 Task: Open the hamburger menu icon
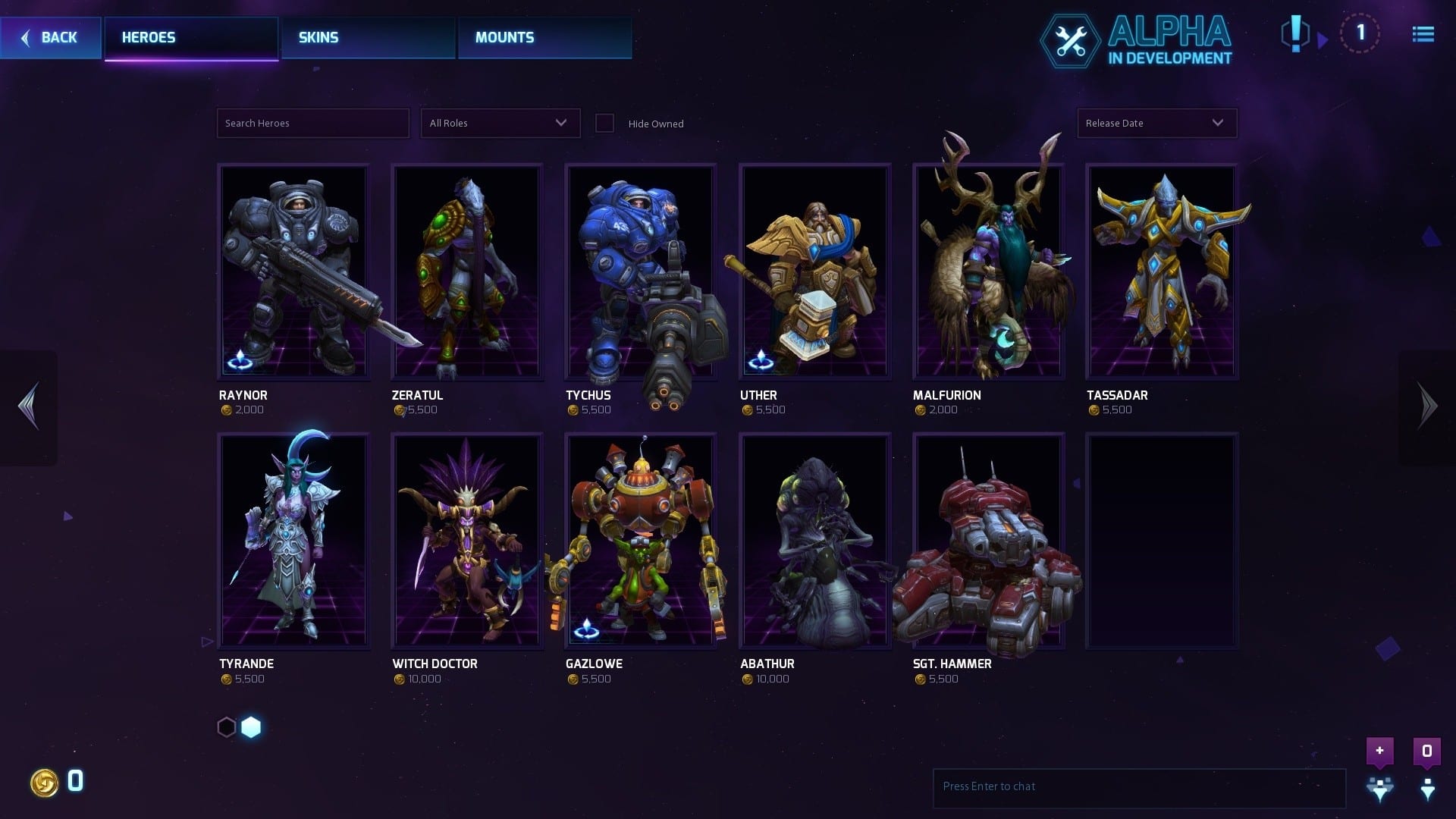tap(1423, 35)
